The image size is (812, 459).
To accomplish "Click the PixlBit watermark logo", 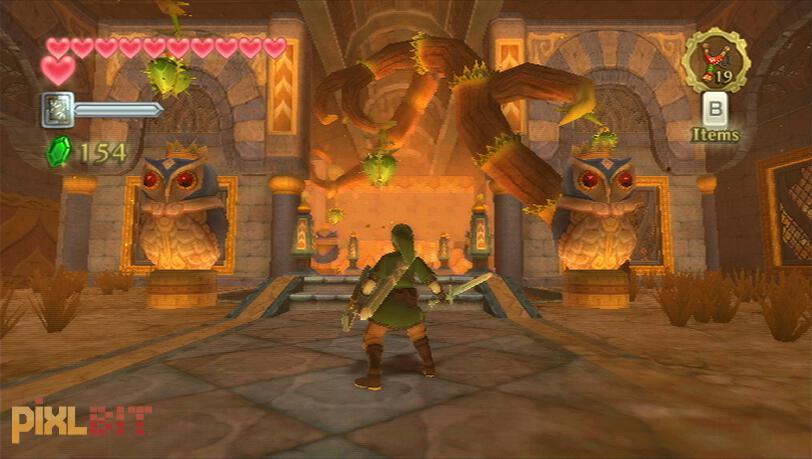I will click(x=80, y=421).
